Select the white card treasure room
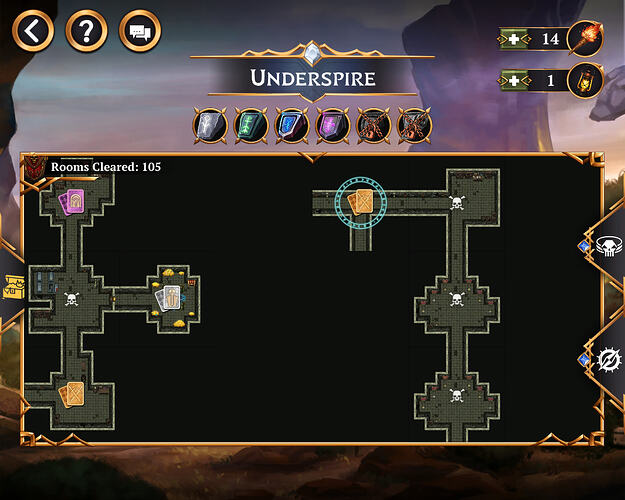 coord(171,297)
